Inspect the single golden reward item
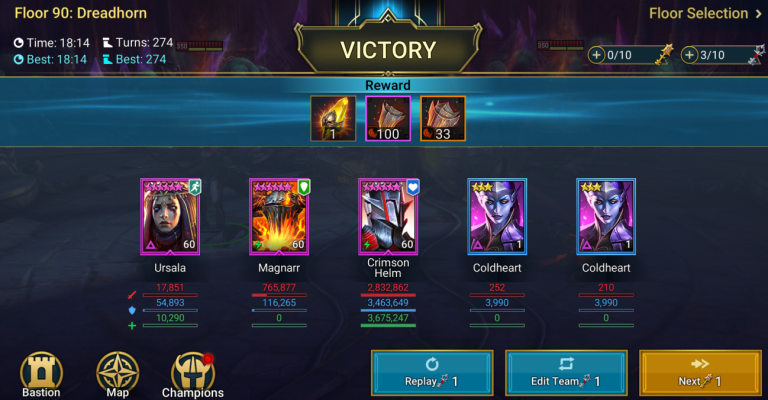This screenshot has height=400, width=768. (x=331, y=119)
